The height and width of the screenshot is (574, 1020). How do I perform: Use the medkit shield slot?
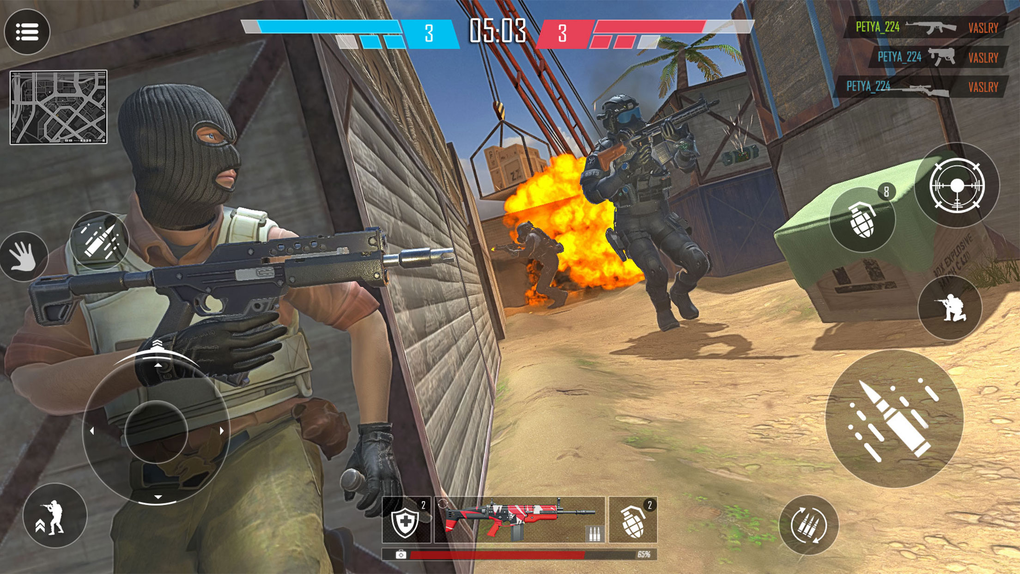[406, 521]
